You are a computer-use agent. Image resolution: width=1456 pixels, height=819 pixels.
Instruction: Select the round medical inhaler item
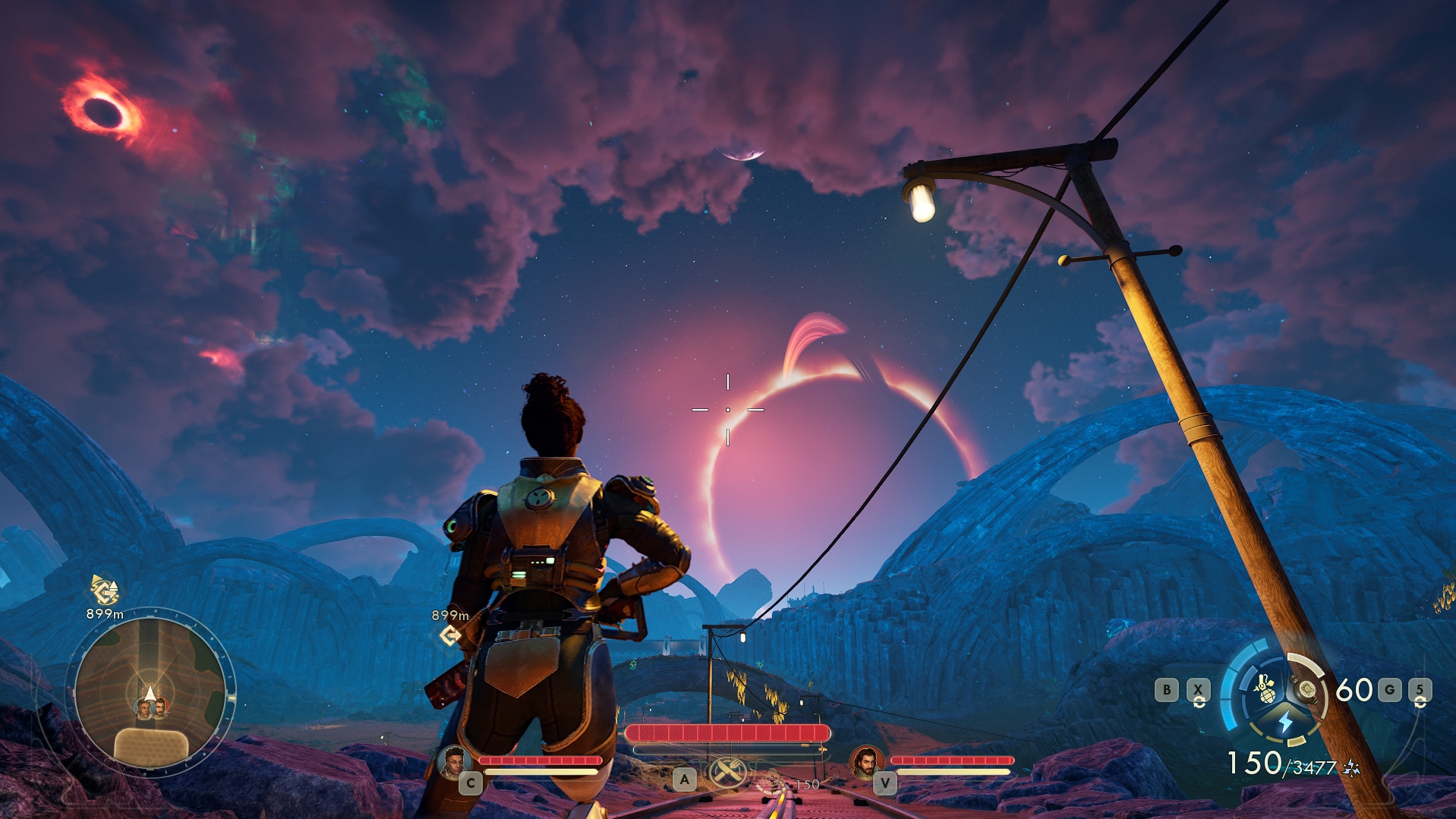[1306, 689]
